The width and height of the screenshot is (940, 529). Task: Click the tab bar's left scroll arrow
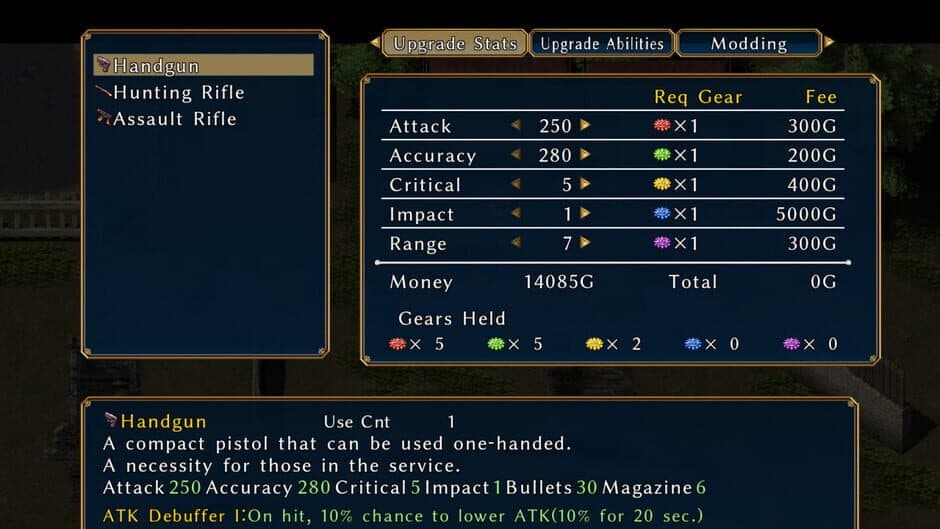point(375,43)
